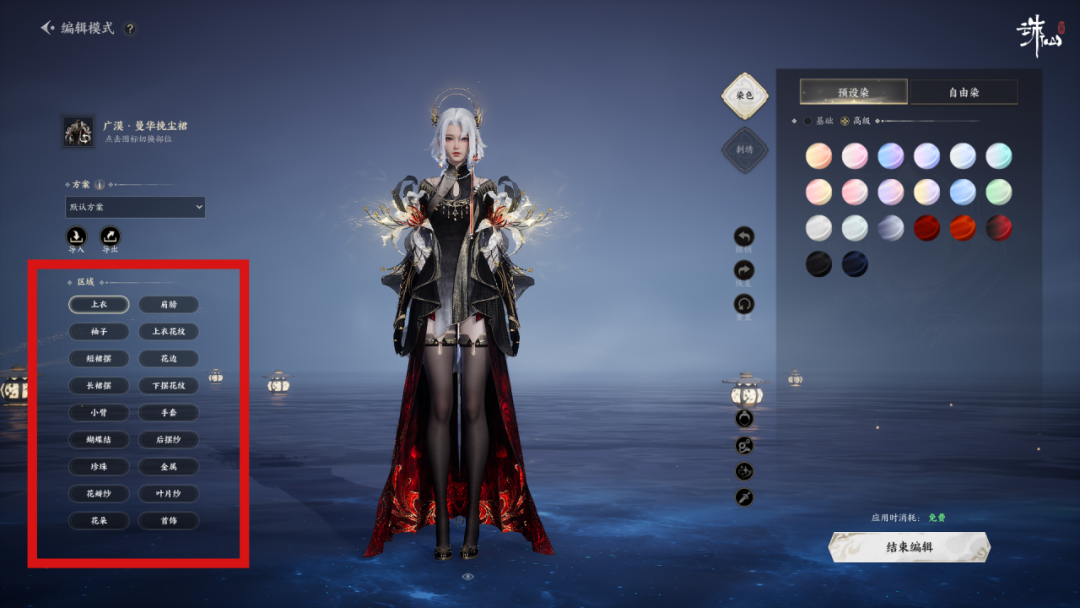This screenshot has height=608, width=1080.
Task: Select the 首饰 region button
Action: (168, 520)
